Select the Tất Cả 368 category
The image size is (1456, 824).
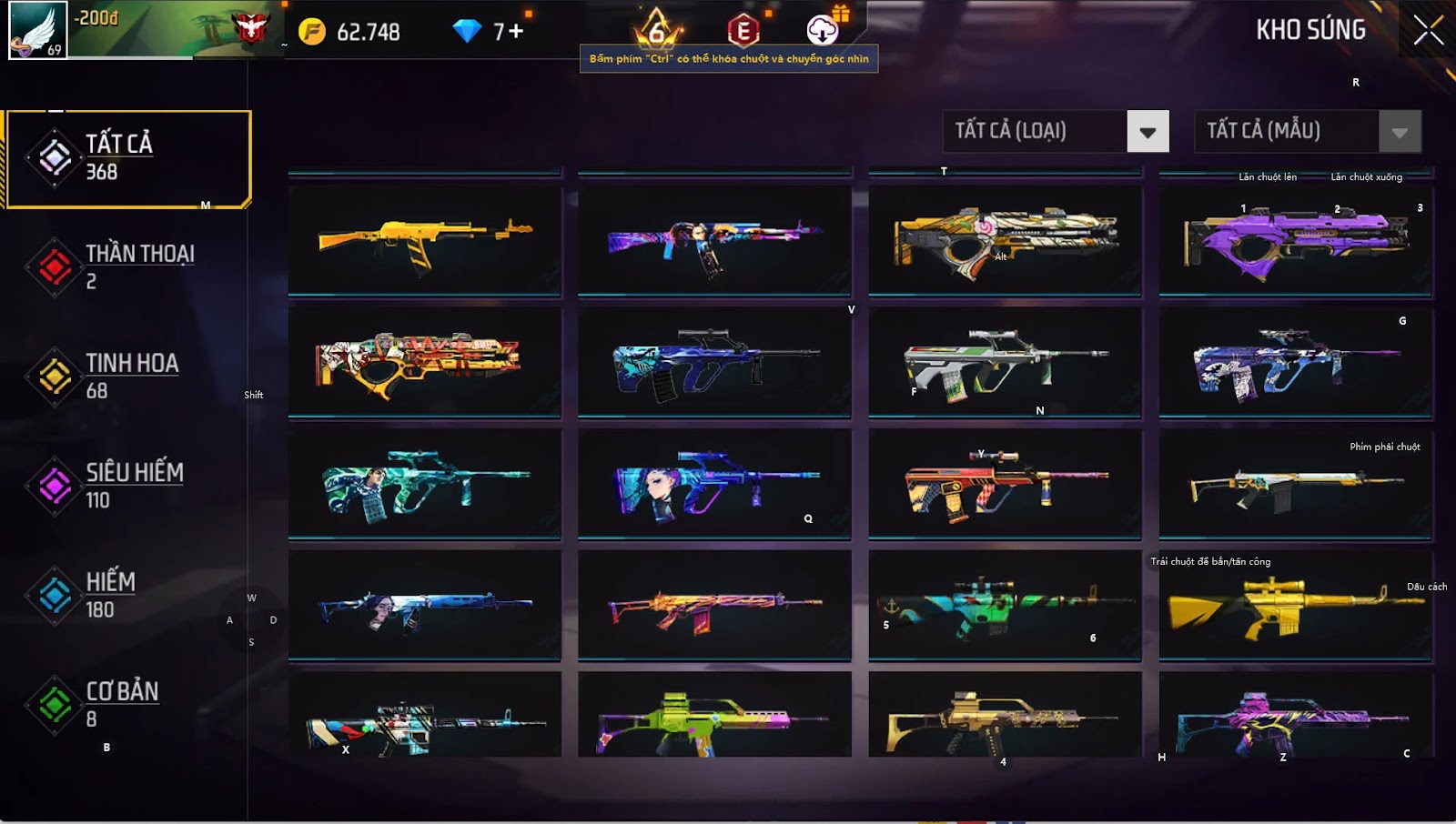128,159
